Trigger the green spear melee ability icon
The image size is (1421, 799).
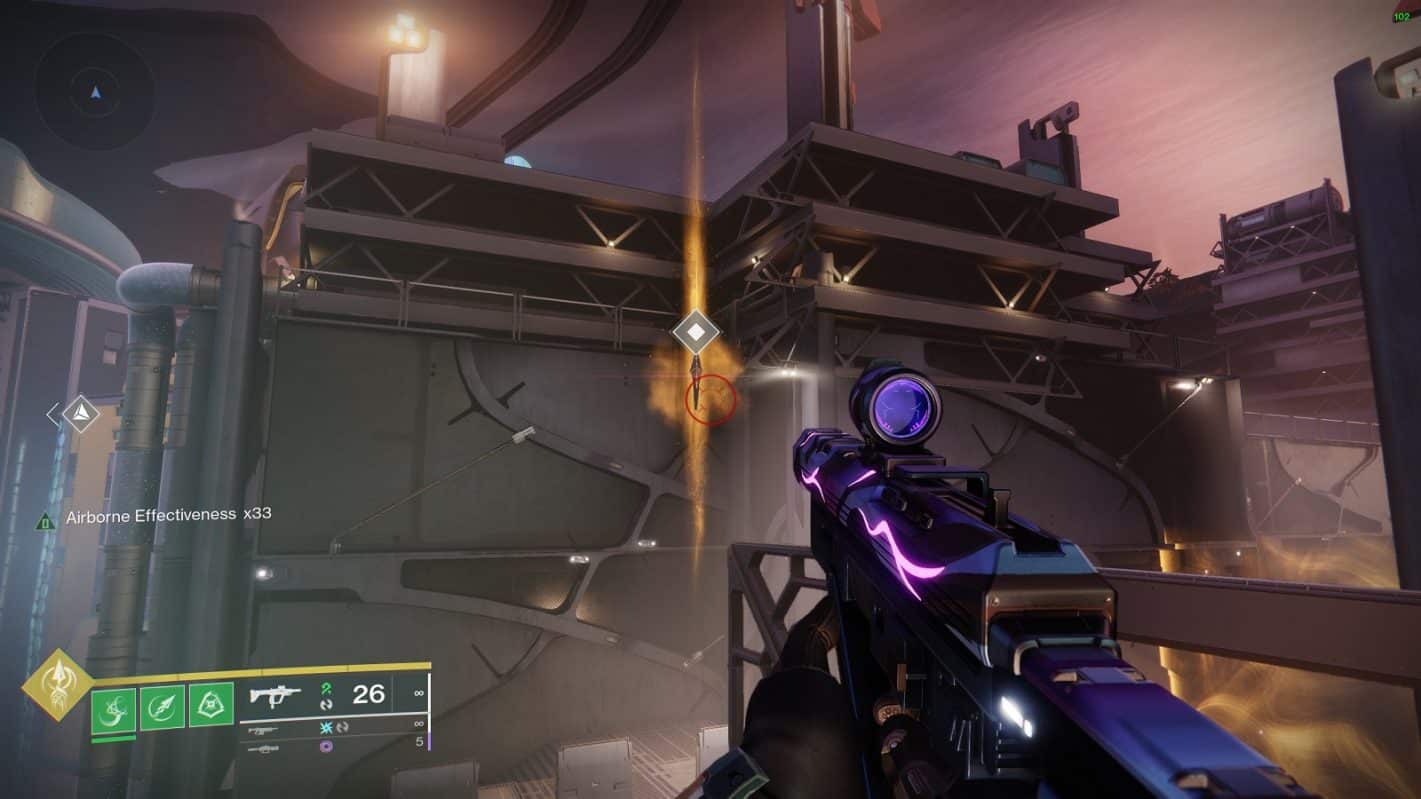162,706
